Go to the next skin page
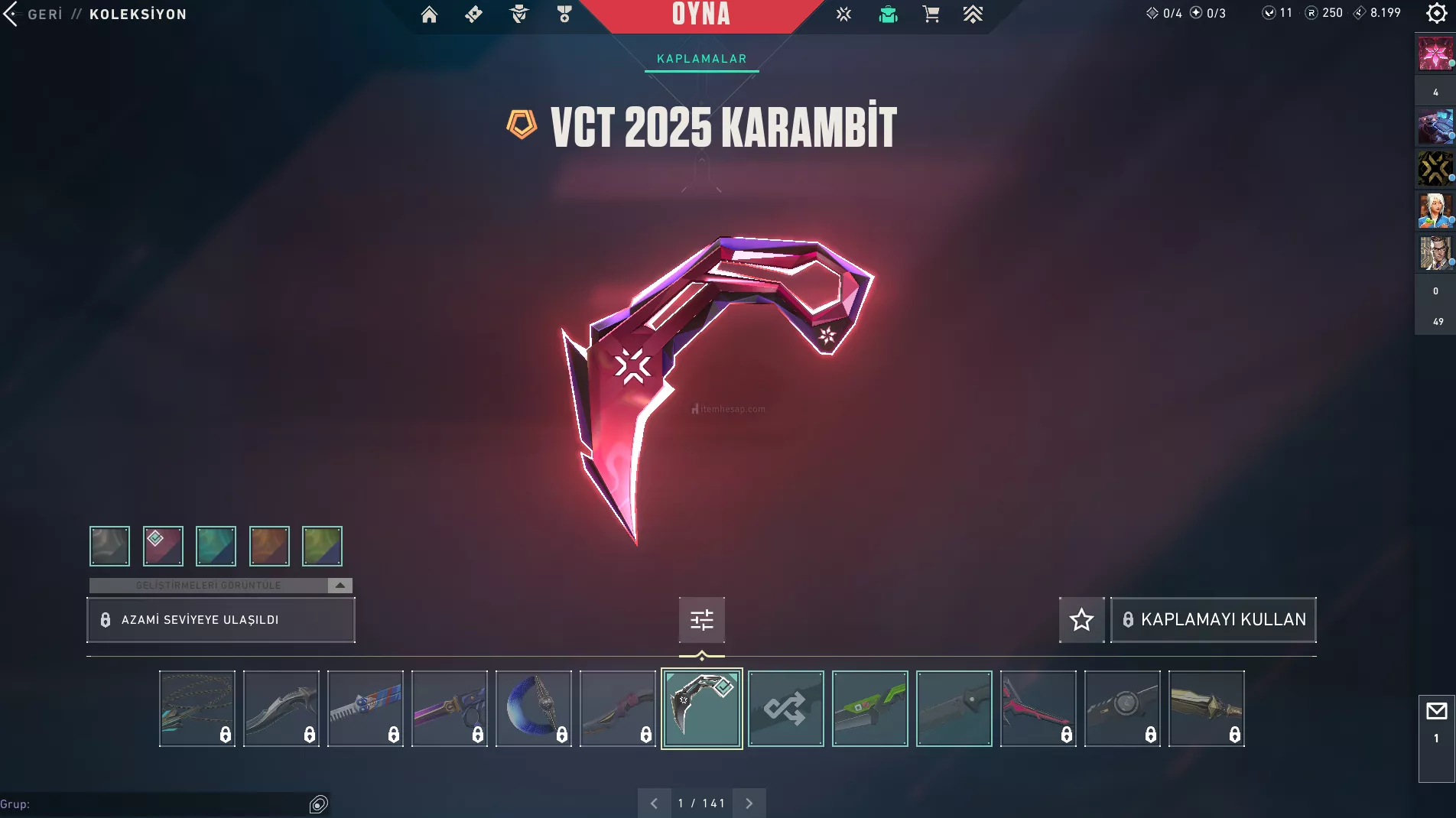The image size is (1456, 818). coord(749,803)
